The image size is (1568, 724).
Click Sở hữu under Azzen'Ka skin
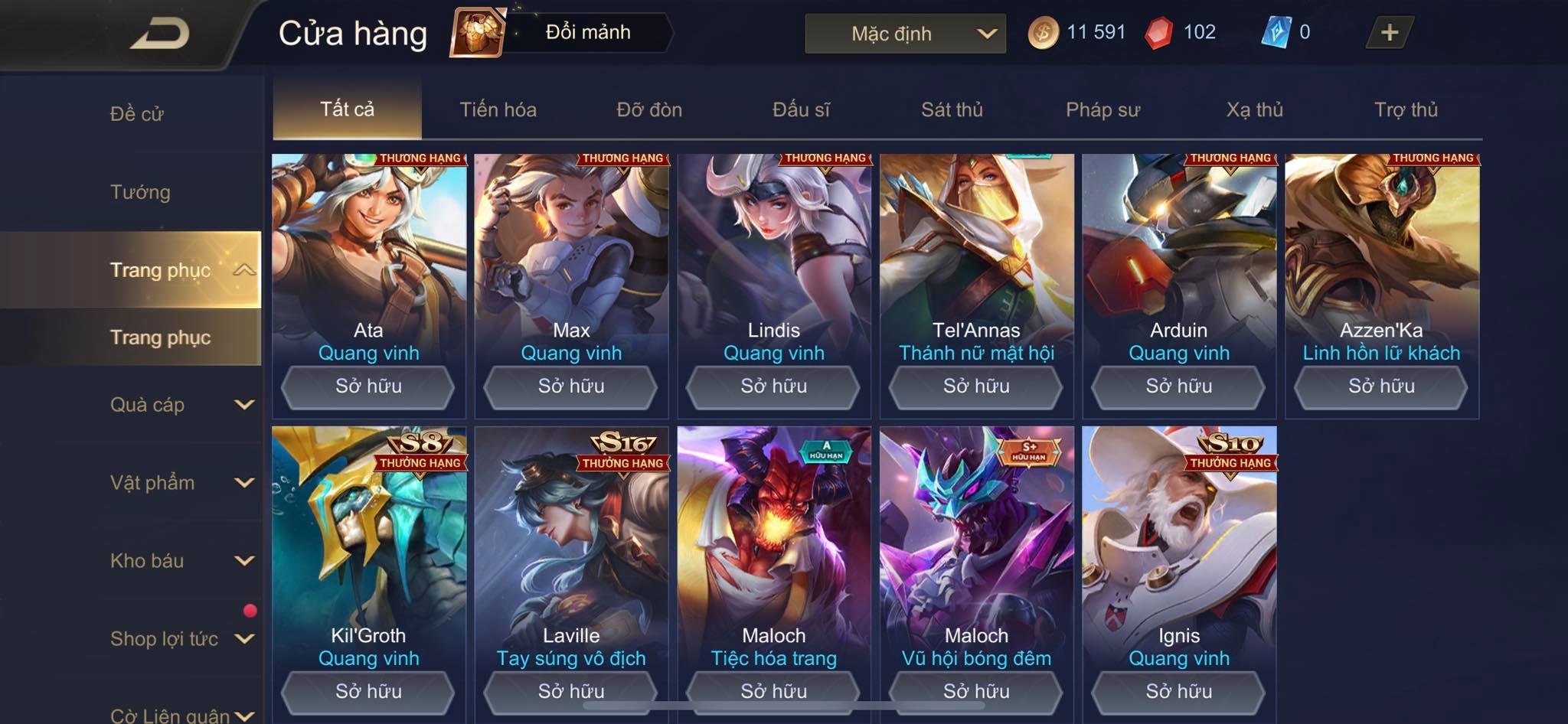pyautogui.click(x=1381, y=386)
